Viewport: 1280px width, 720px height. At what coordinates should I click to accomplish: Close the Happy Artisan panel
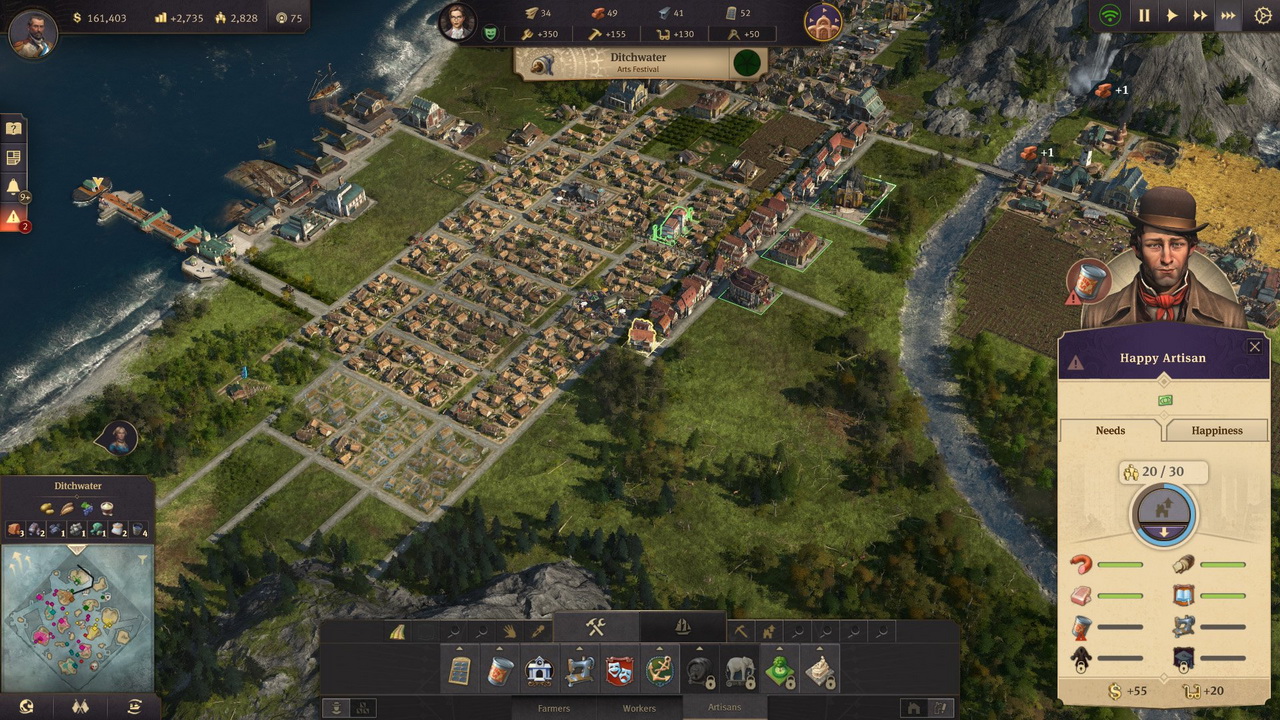[x=1254, y=347]
